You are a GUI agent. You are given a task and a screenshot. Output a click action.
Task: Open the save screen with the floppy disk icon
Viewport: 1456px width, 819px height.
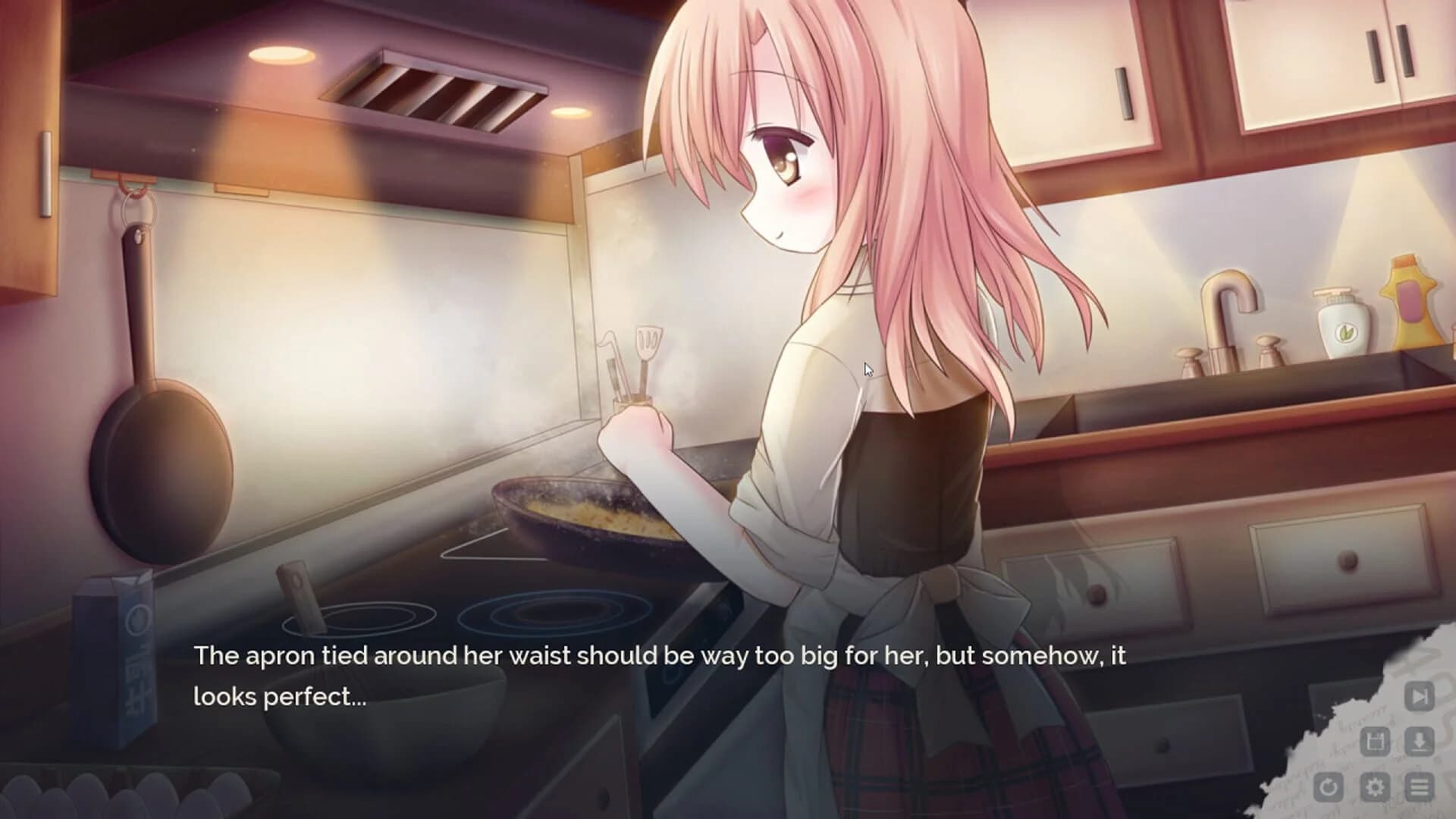coord(1376,742)
